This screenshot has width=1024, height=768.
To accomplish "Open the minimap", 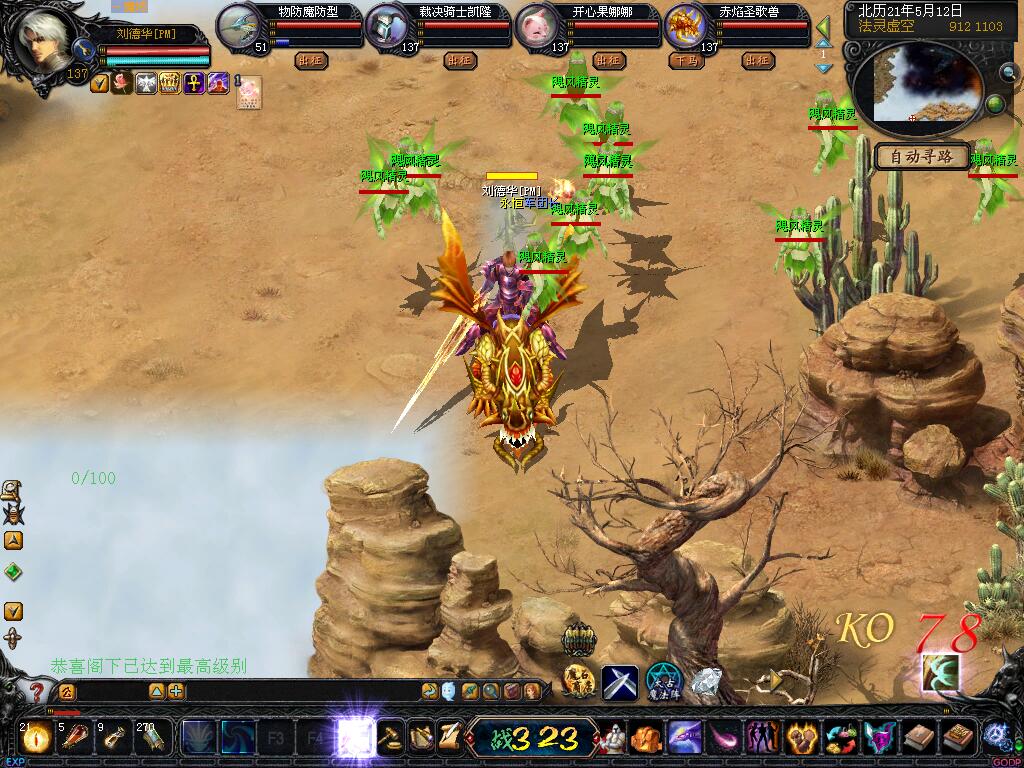I will (918, 85).
